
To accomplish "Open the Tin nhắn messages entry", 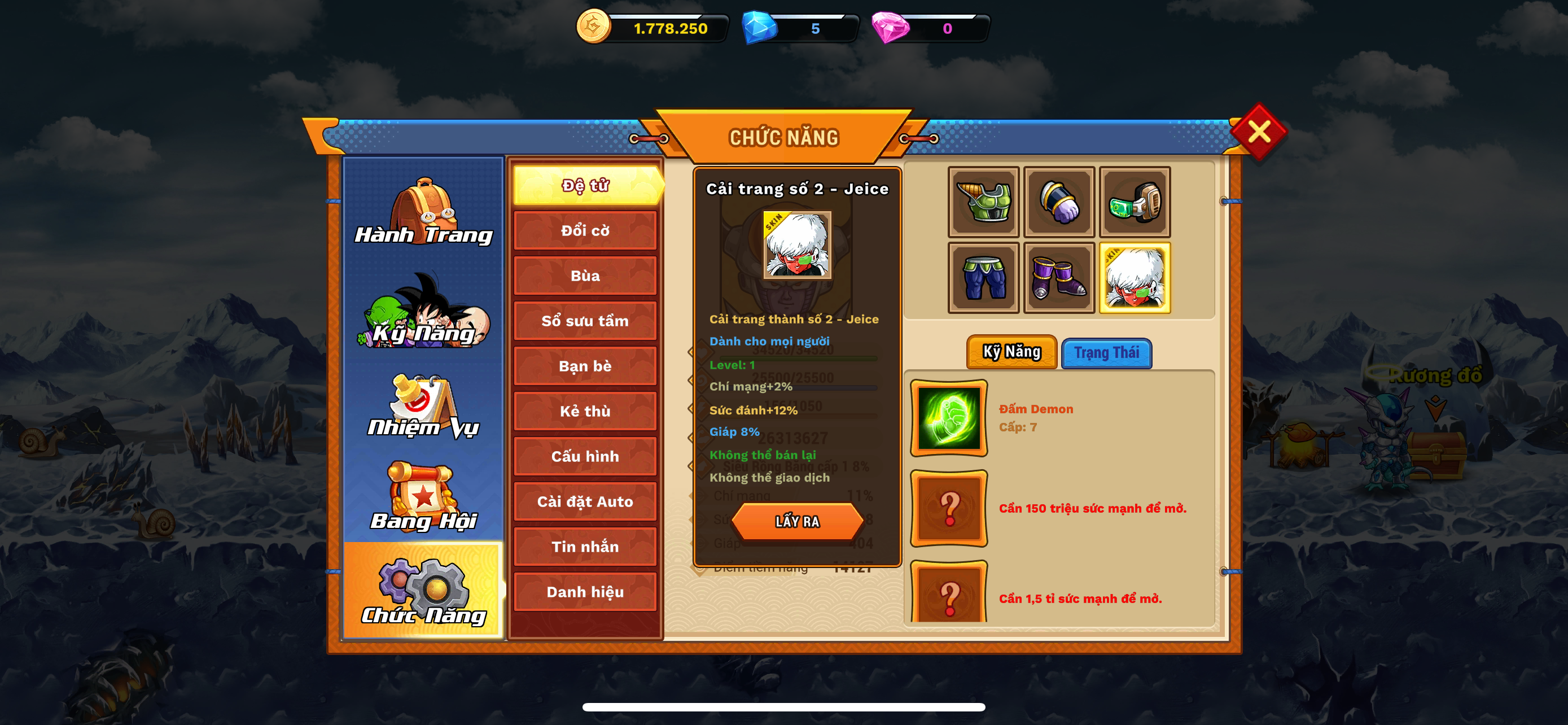I will coord(585,547).
